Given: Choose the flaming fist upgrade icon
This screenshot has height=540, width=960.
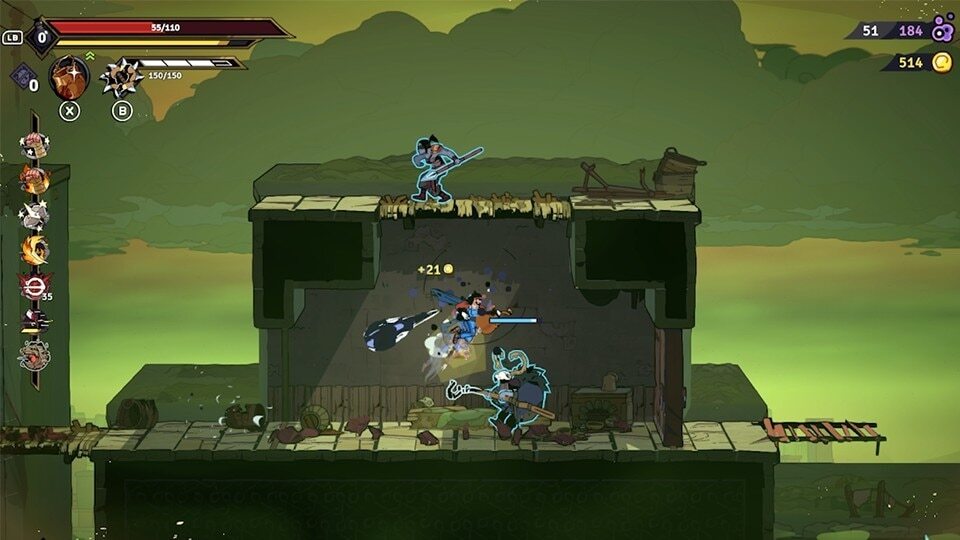Looking at the screenshot, I should click(x=34, y=180).
